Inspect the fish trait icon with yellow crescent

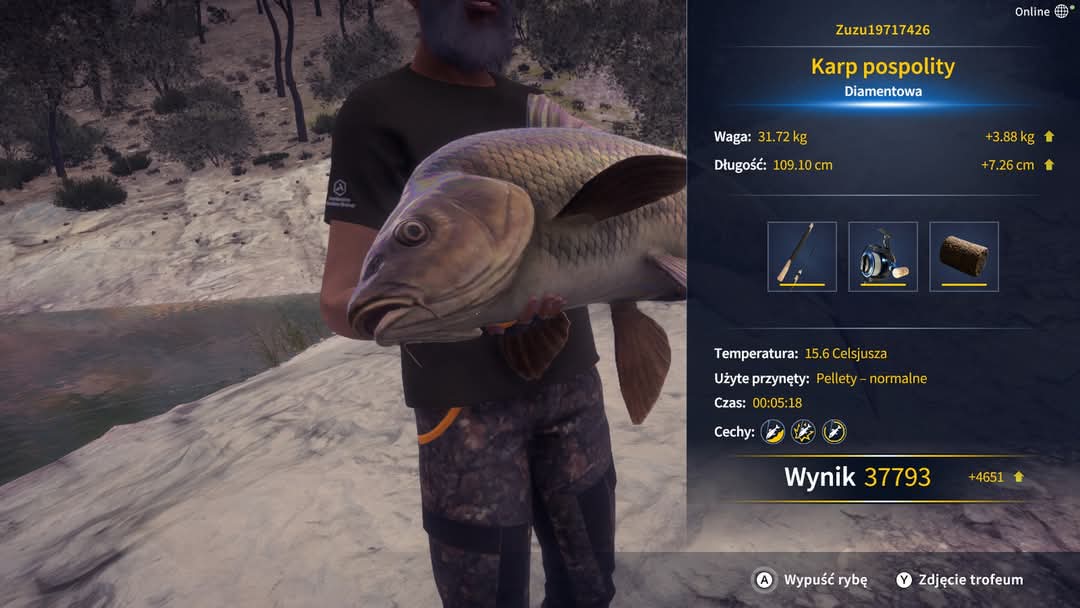coord(772,432)
